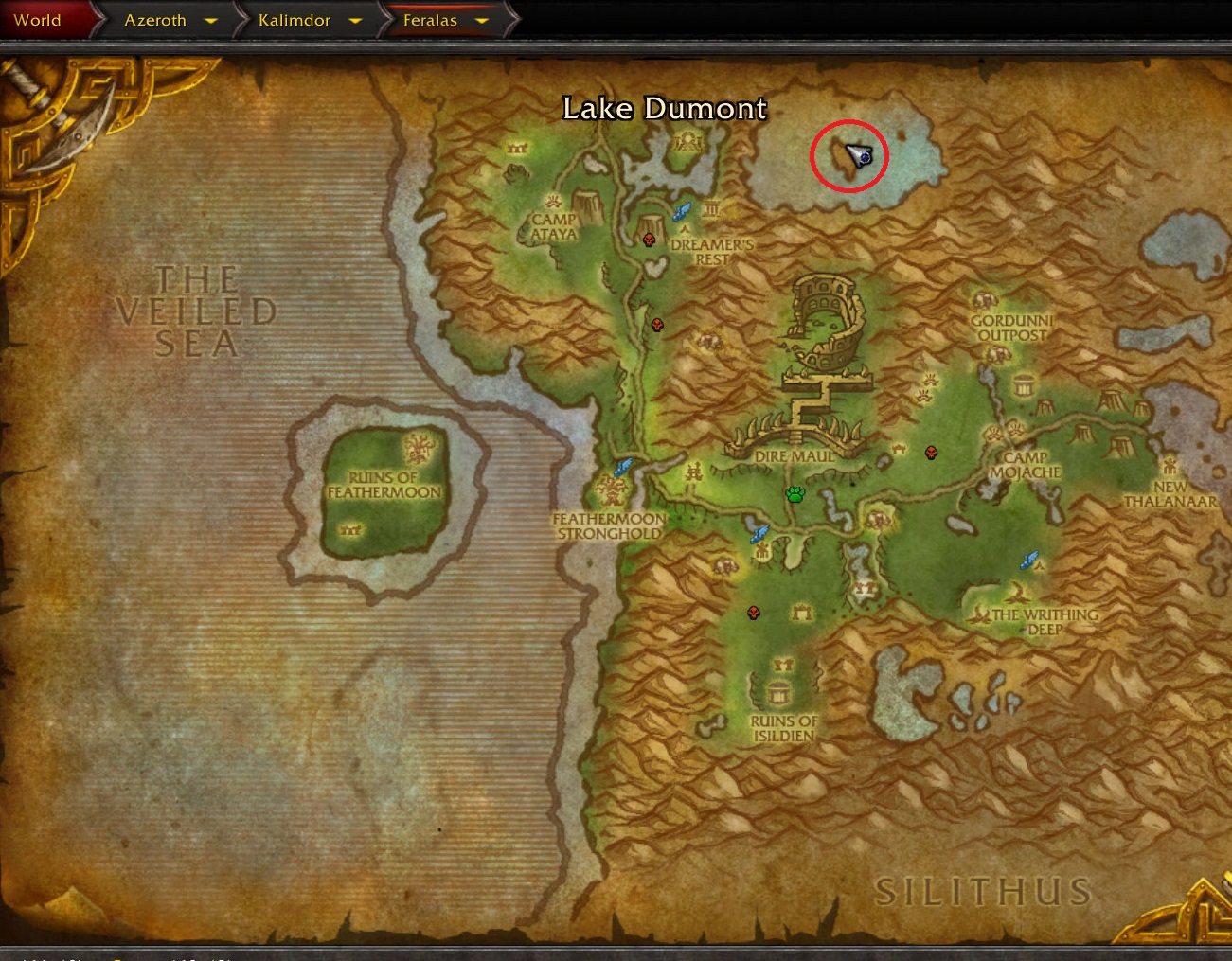Image resolution: width=1232 pixels, height=961 pixels.
Task: Click the skull marker west of Camp Mojache
Action: 932,453
